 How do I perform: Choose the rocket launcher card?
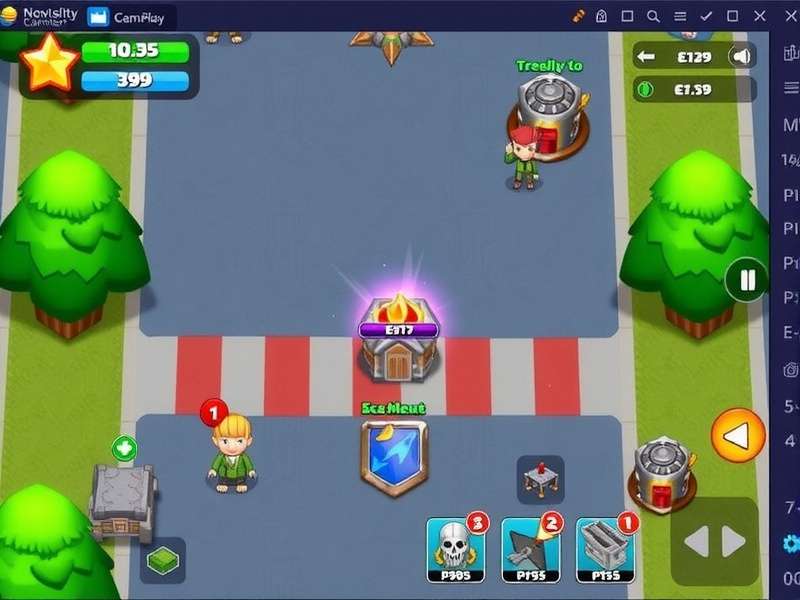point(530,548)
